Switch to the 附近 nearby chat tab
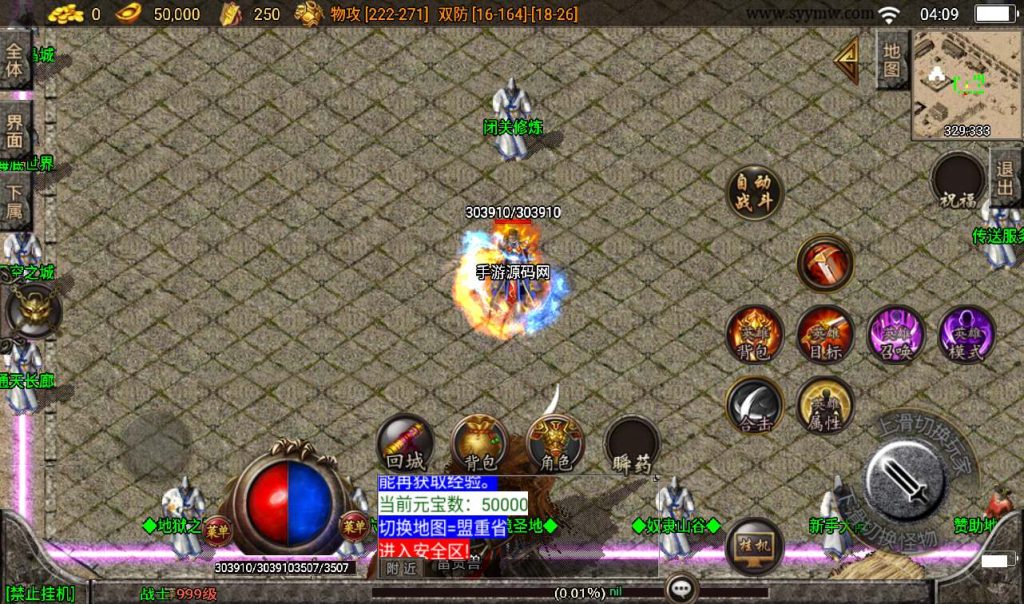This screenshot has height=604, width=1024. tap(402, 568)
